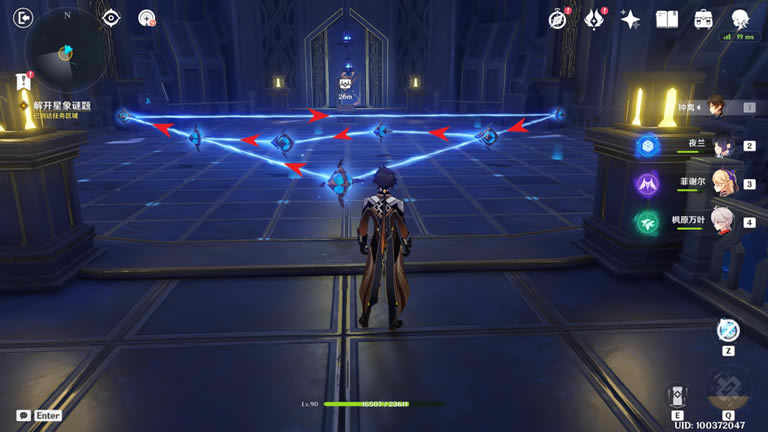Open the four-pointed star wish icon

click(x=630, y=19)
